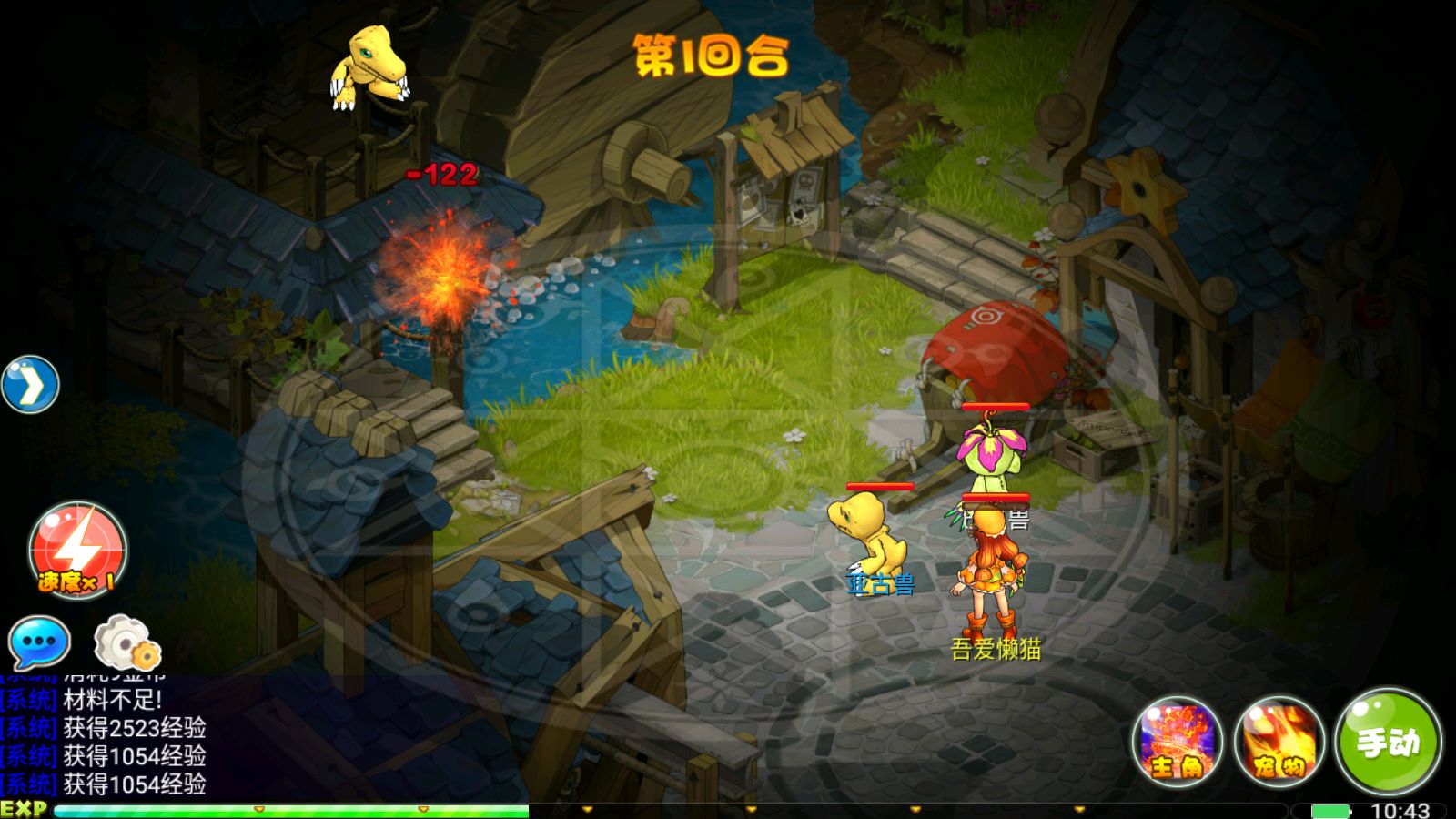The image size is (1456, 819).
Task: Expand the blue arrow side panel
Action: 30,384
